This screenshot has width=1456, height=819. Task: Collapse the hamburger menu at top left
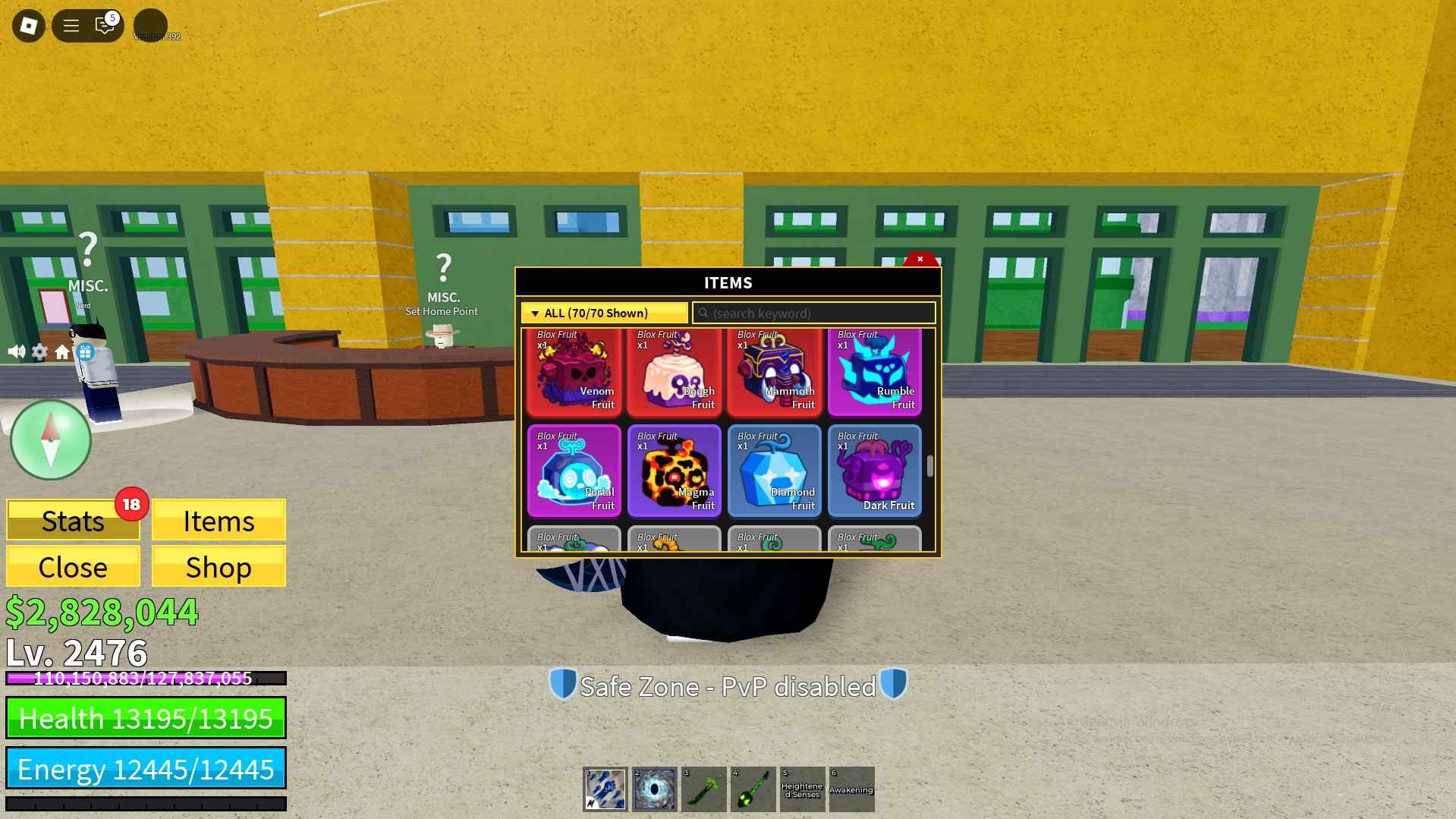[71, 24]
